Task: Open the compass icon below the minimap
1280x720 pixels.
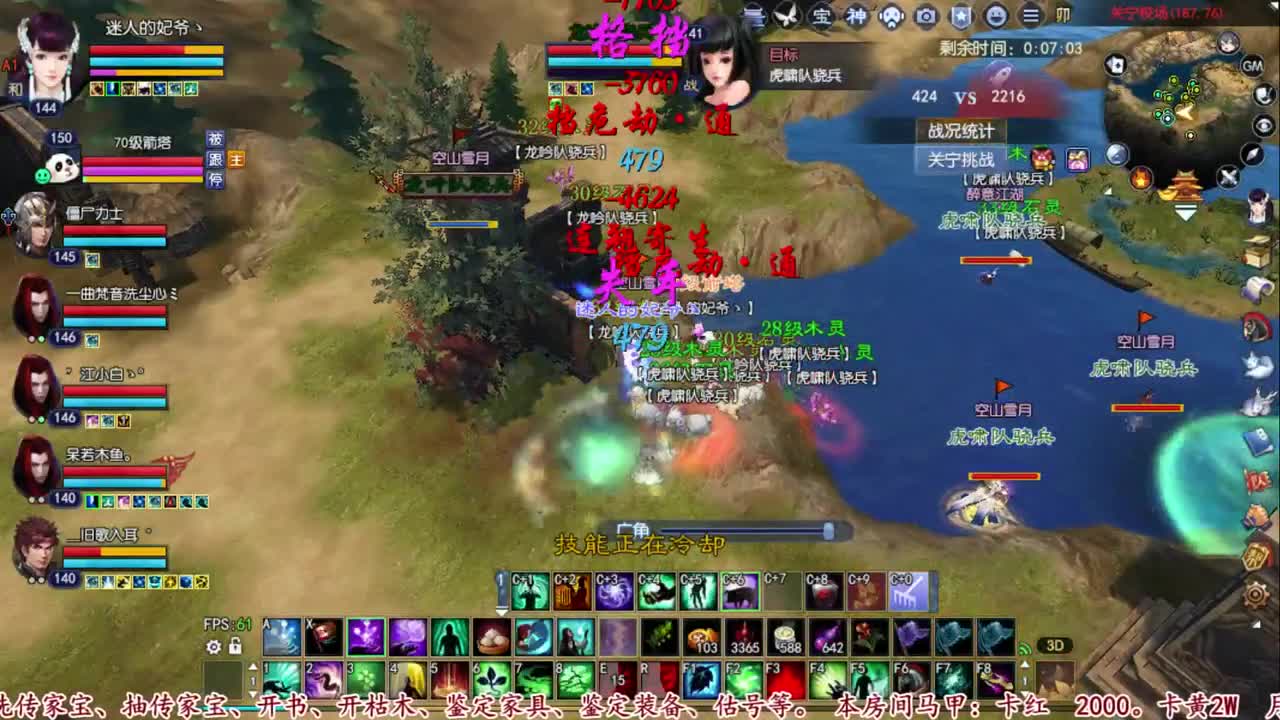Action: coord(1250,156)
